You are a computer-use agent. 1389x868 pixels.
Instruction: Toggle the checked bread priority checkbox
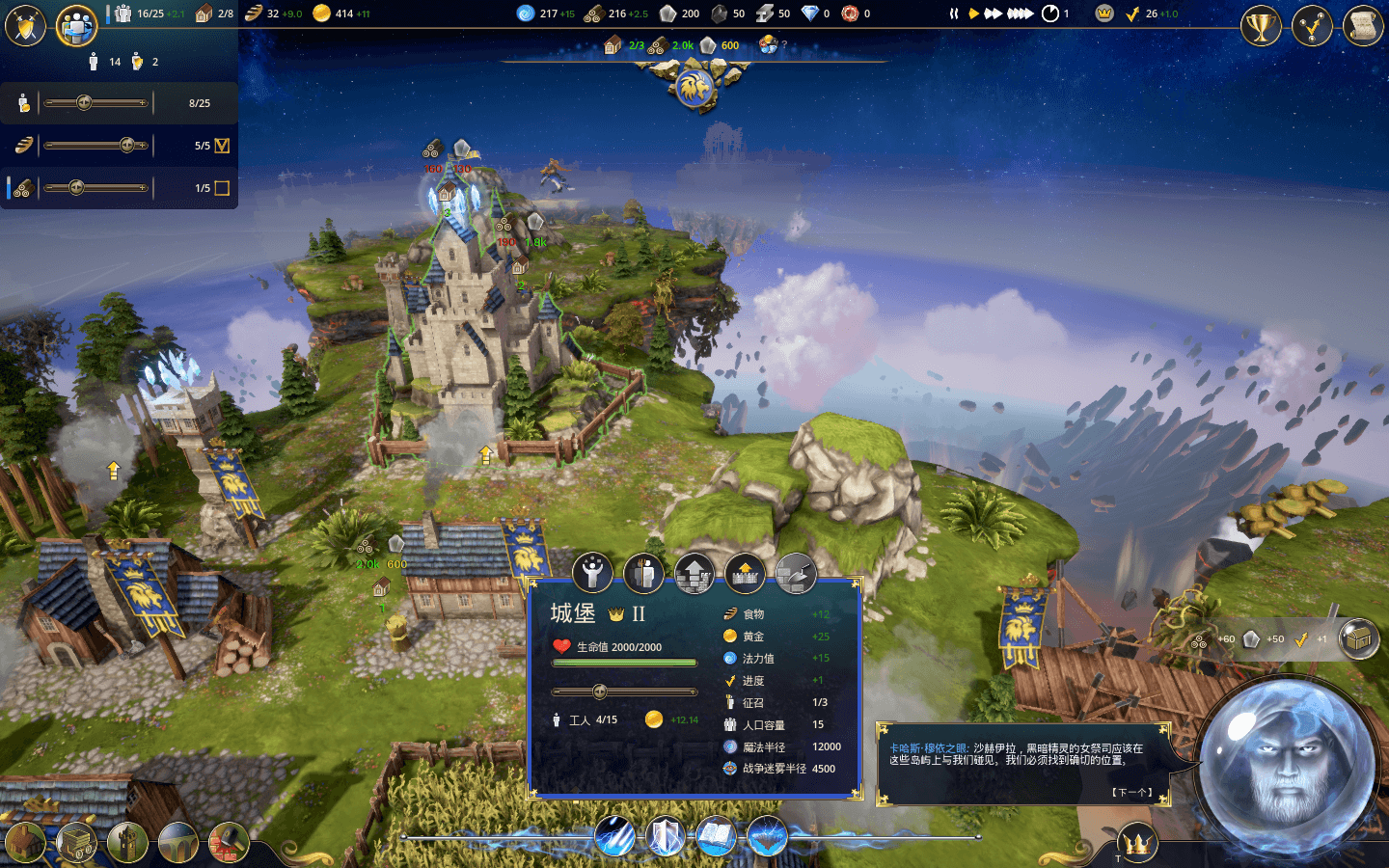point(222,146)
